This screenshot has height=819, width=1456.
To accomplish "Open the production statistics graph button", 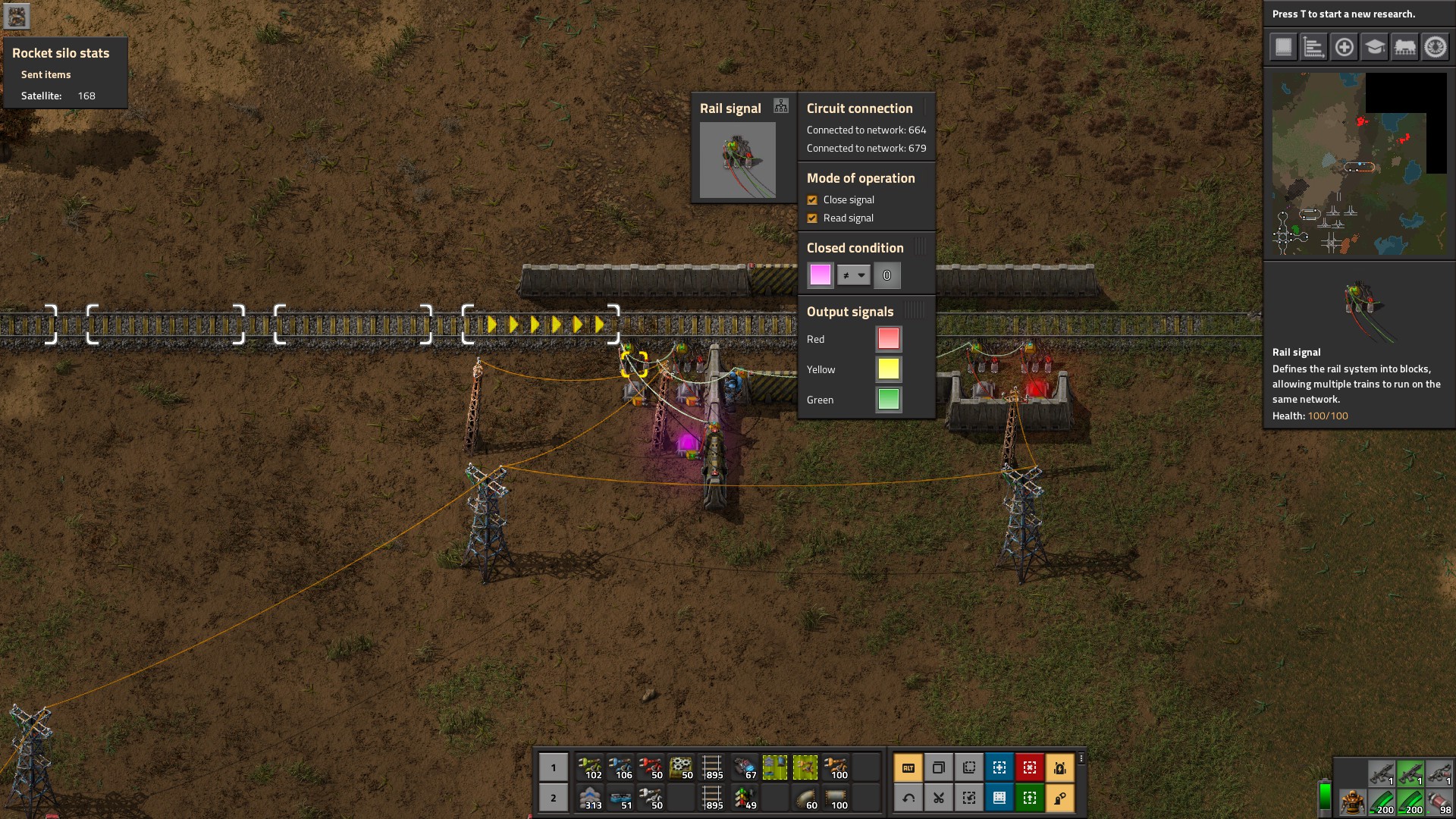I will [x=1313, y=47].
